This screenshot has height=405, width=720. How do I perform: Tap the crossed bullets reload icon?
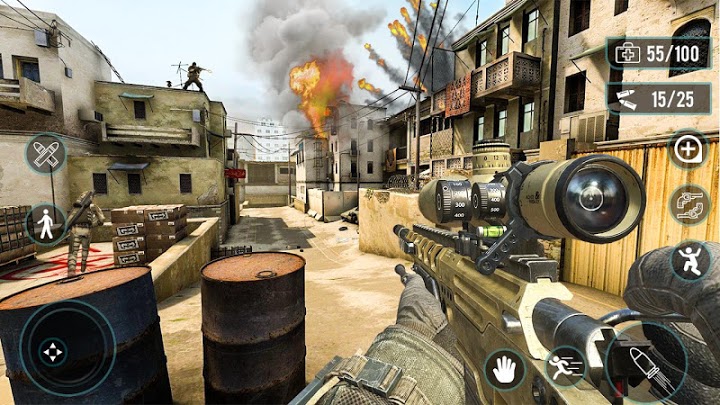[x=46, y=154]
